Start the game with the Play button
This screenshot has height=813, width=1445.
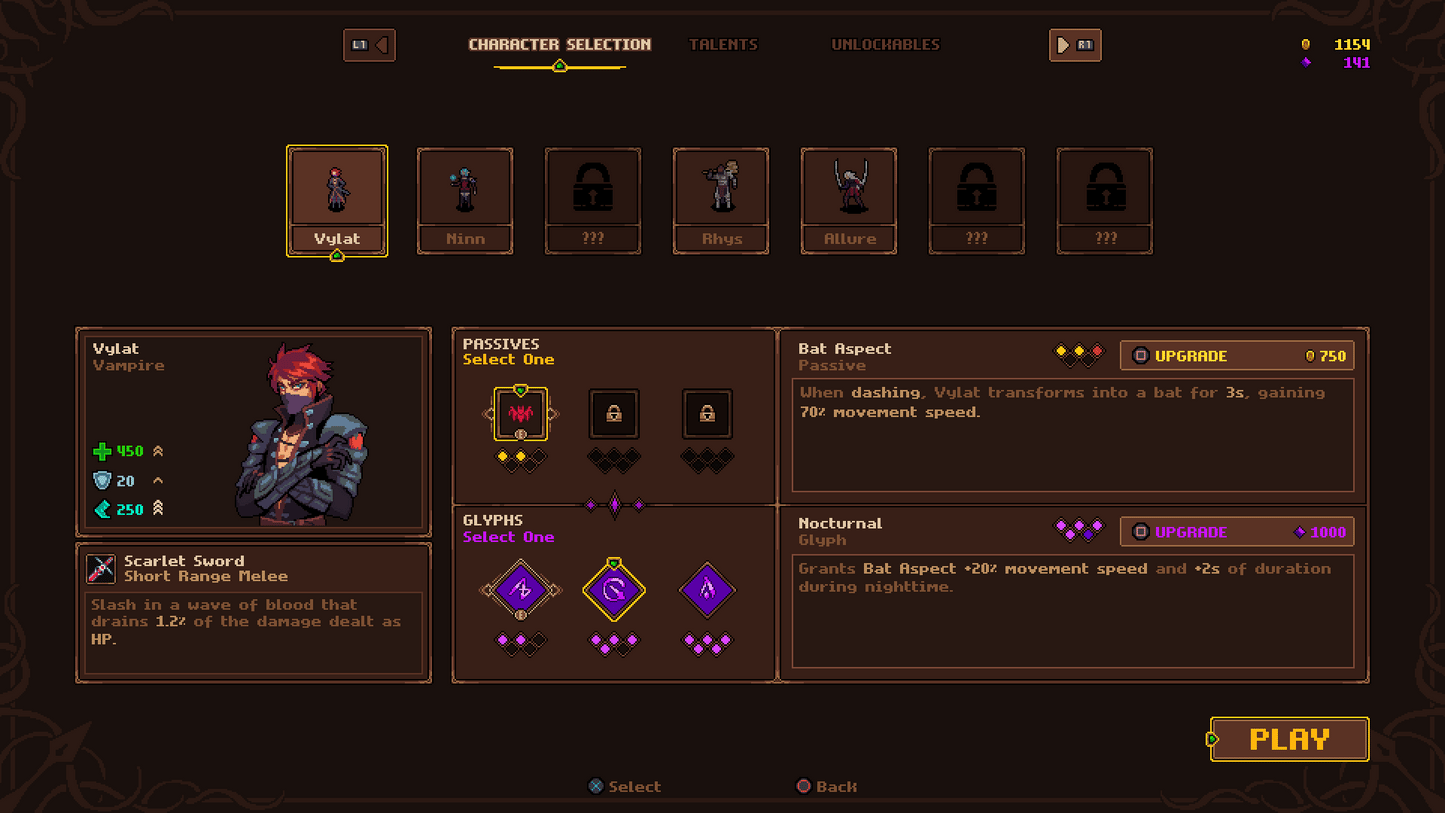(1289, 739)
